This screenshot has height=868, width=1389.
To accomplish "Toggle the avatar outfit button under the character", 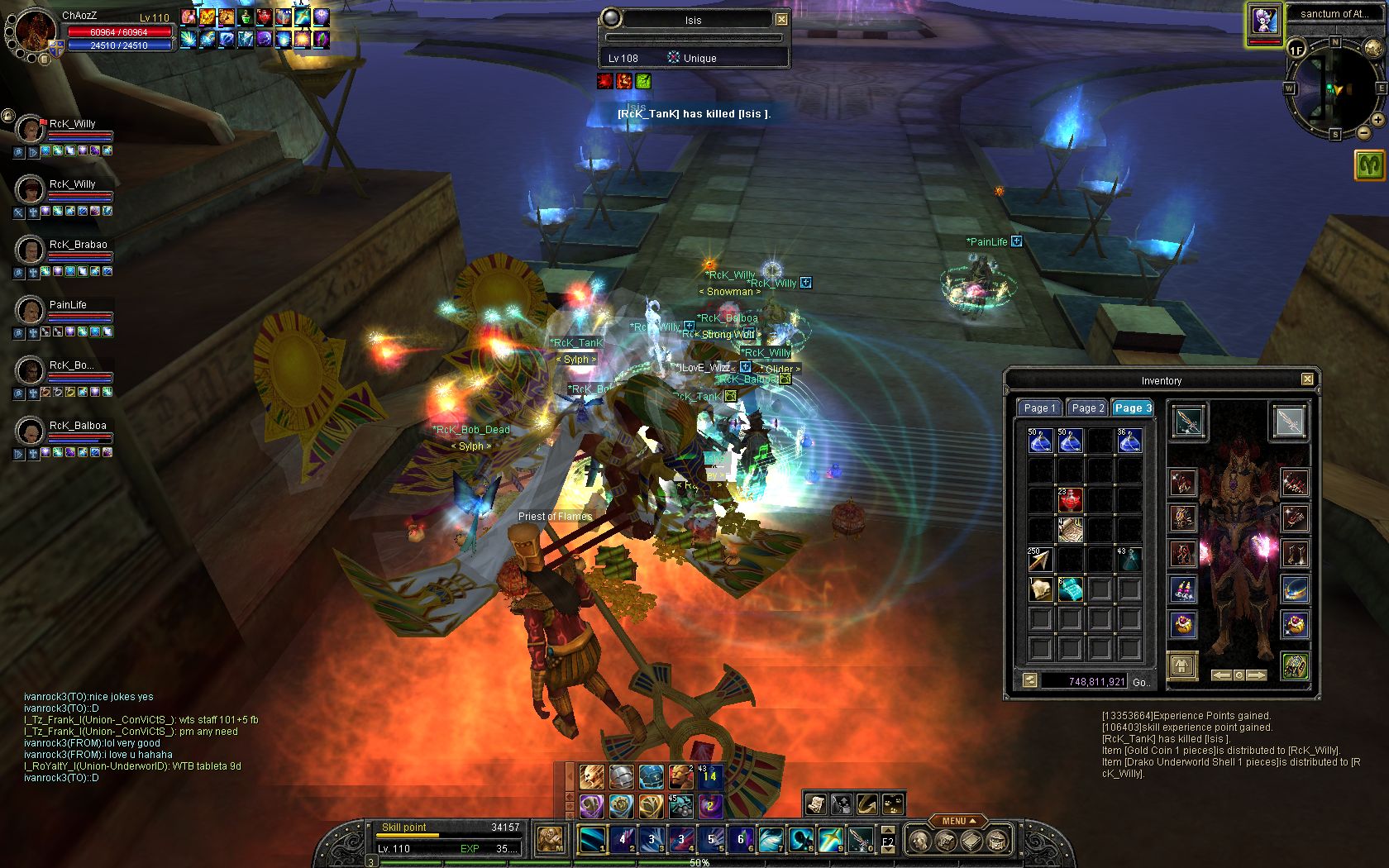I will click(1182, 665).
